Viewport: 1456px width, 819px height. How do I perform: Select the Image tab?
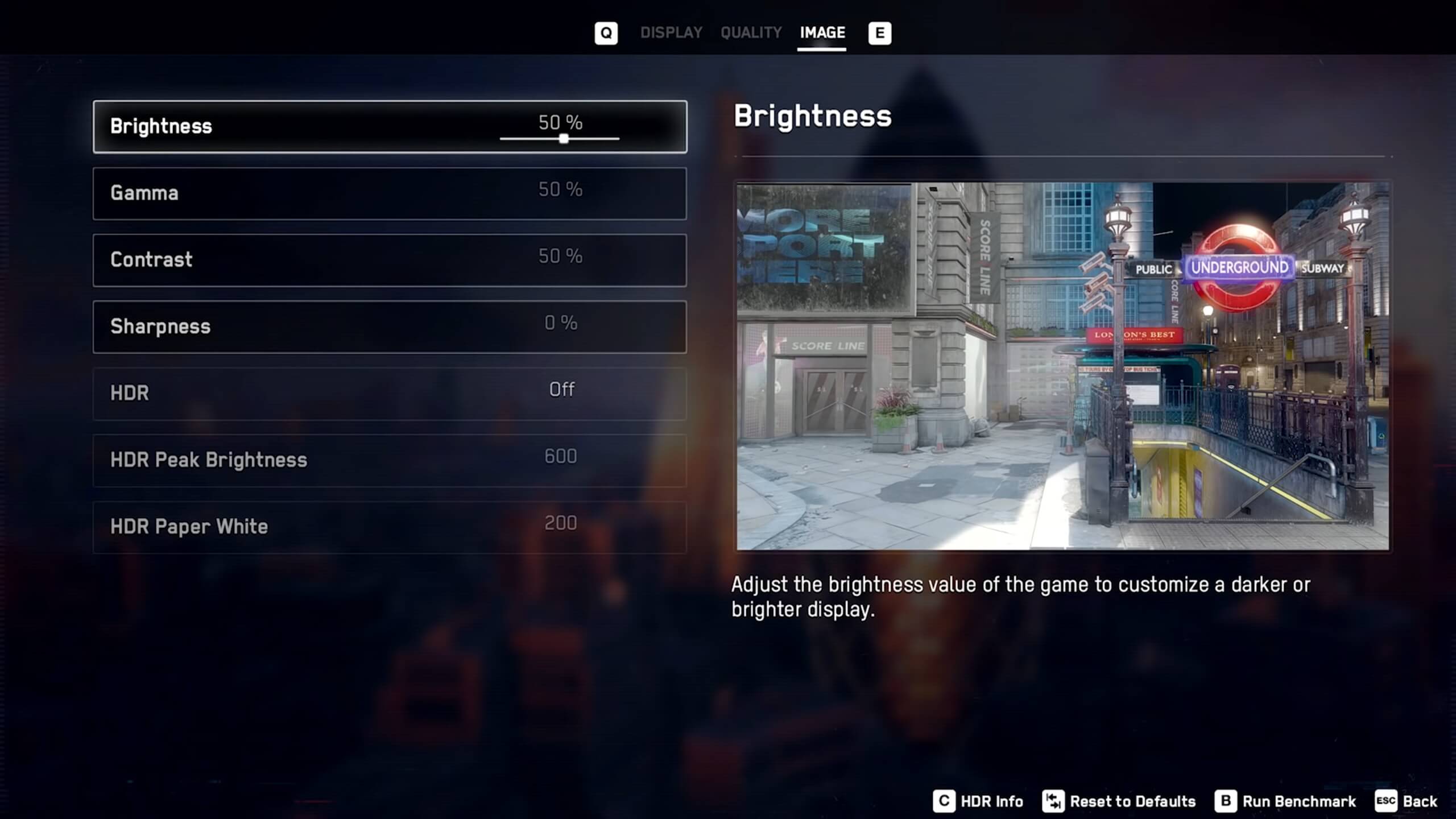tap(822, 33)
